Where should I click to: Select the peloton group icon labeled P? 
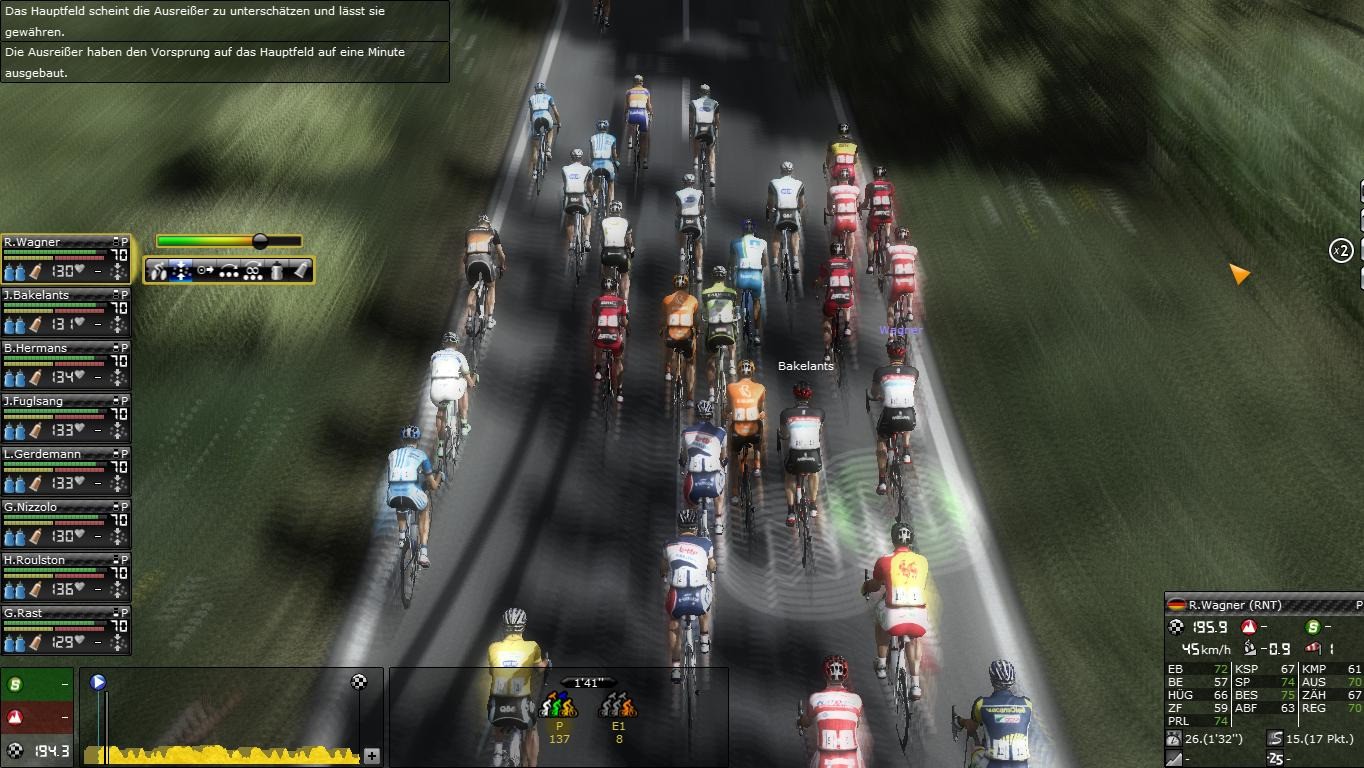[x=559, y=706]
